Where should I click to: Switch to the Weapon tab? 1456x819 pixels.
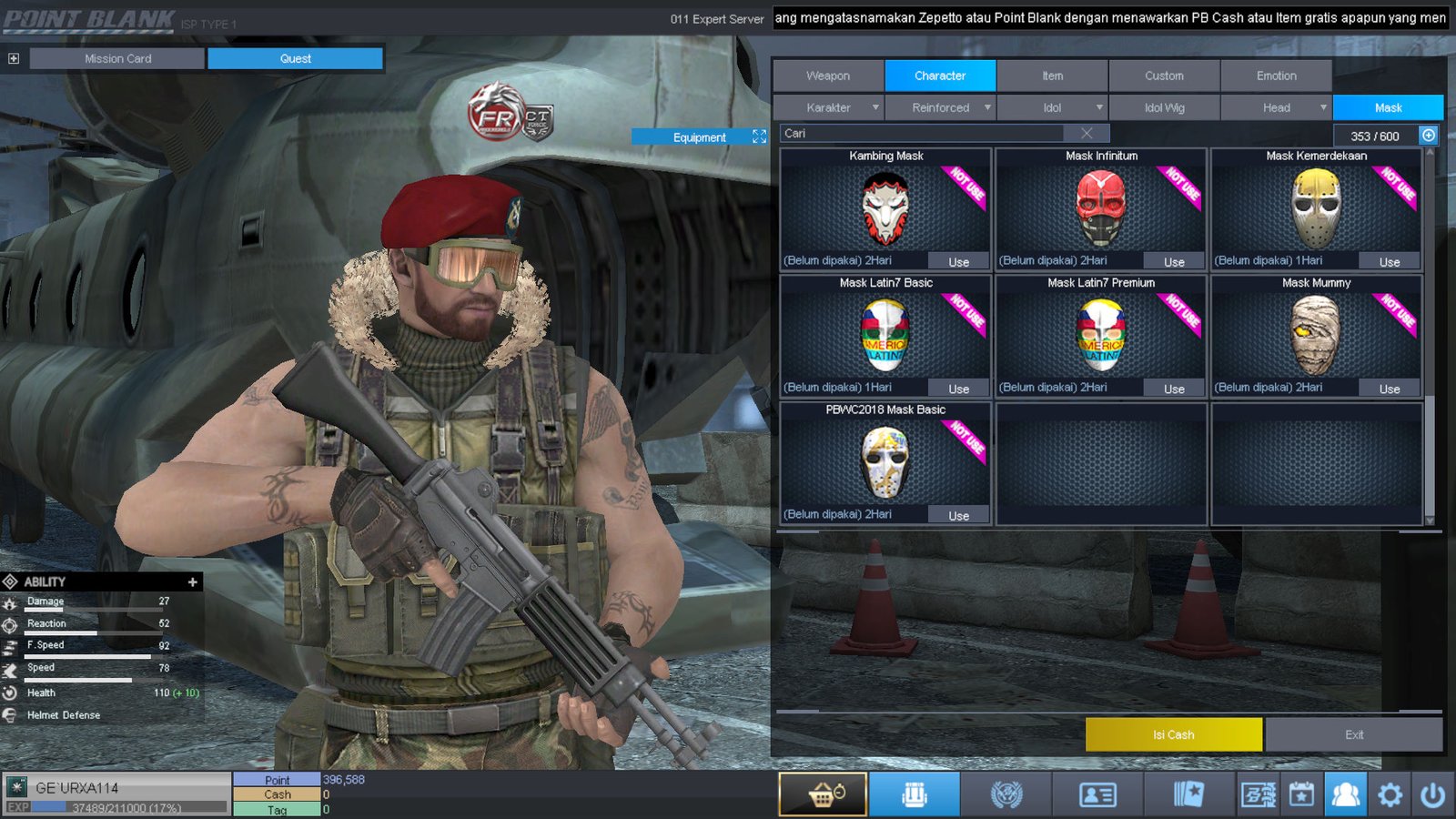click(828, 76)
